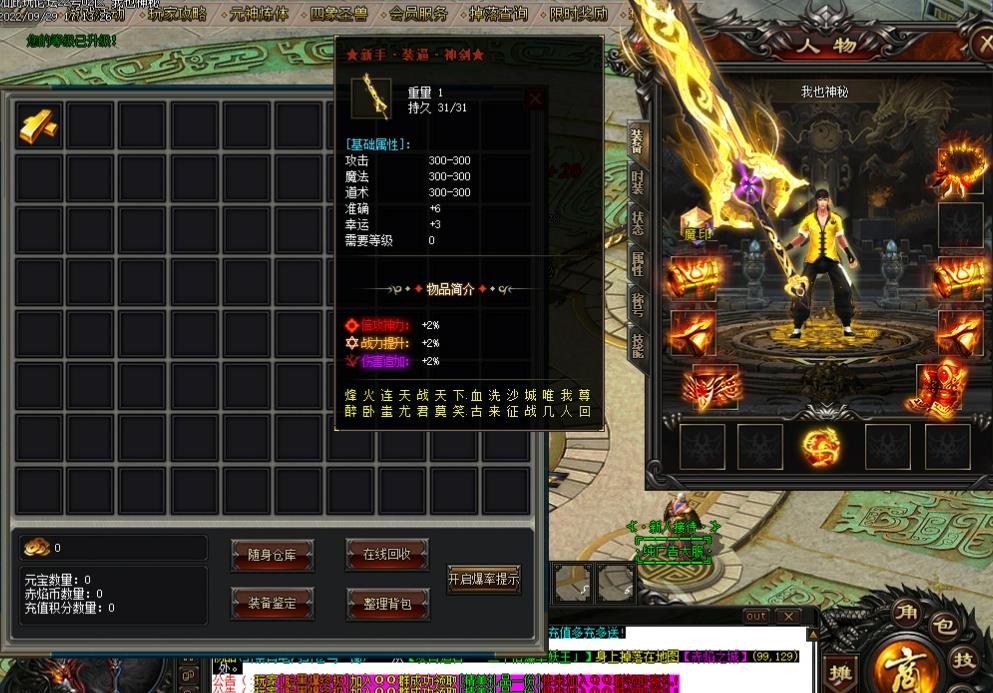Switch to the 状态 status tab
Viewport: 993px width, 693px height.
tap(637, 223)
